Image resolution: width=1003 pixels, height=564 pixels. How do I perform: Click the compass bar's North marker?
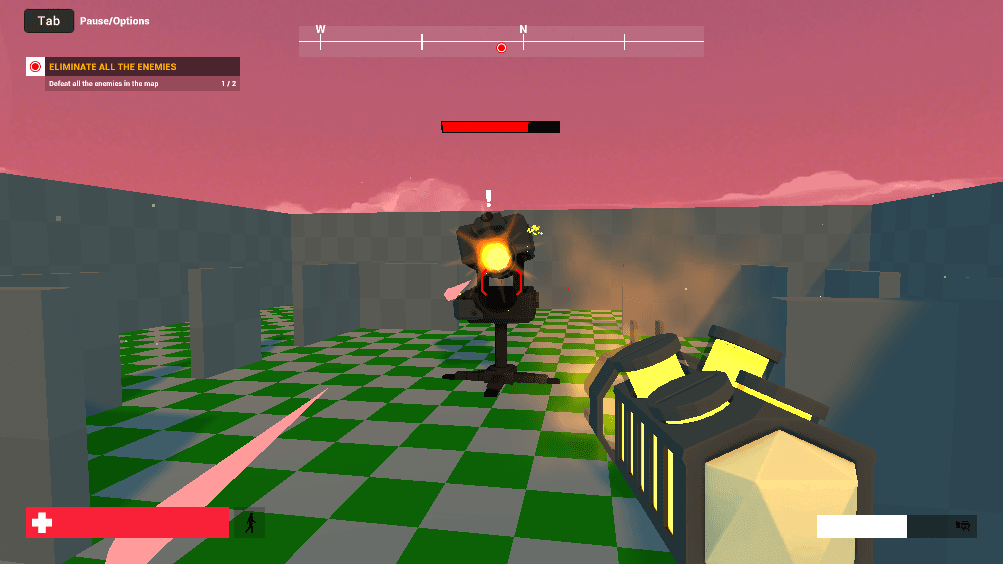523,31
